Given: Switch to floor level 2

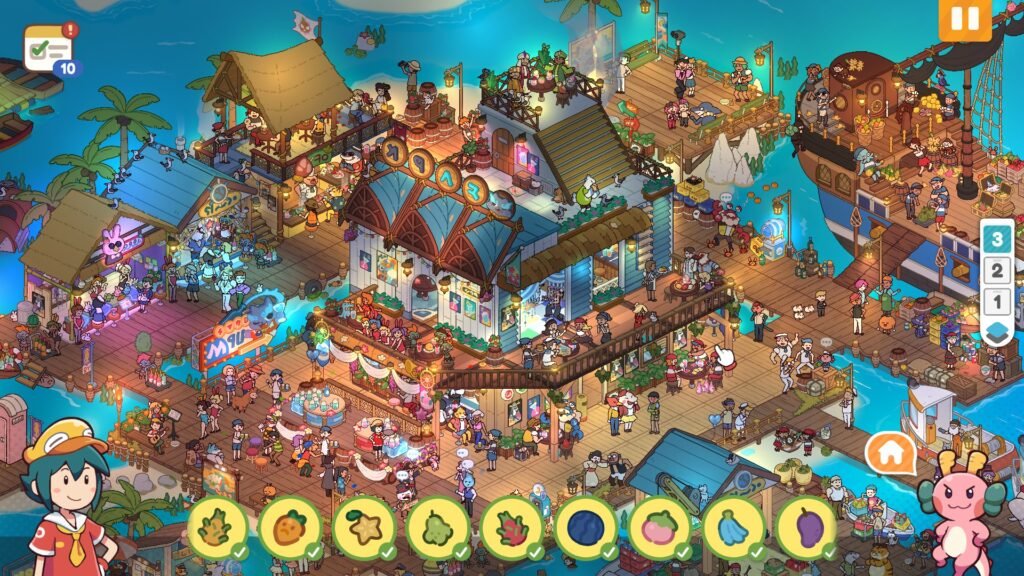Looking at the screenshot, I should click(x=996, y=270).
